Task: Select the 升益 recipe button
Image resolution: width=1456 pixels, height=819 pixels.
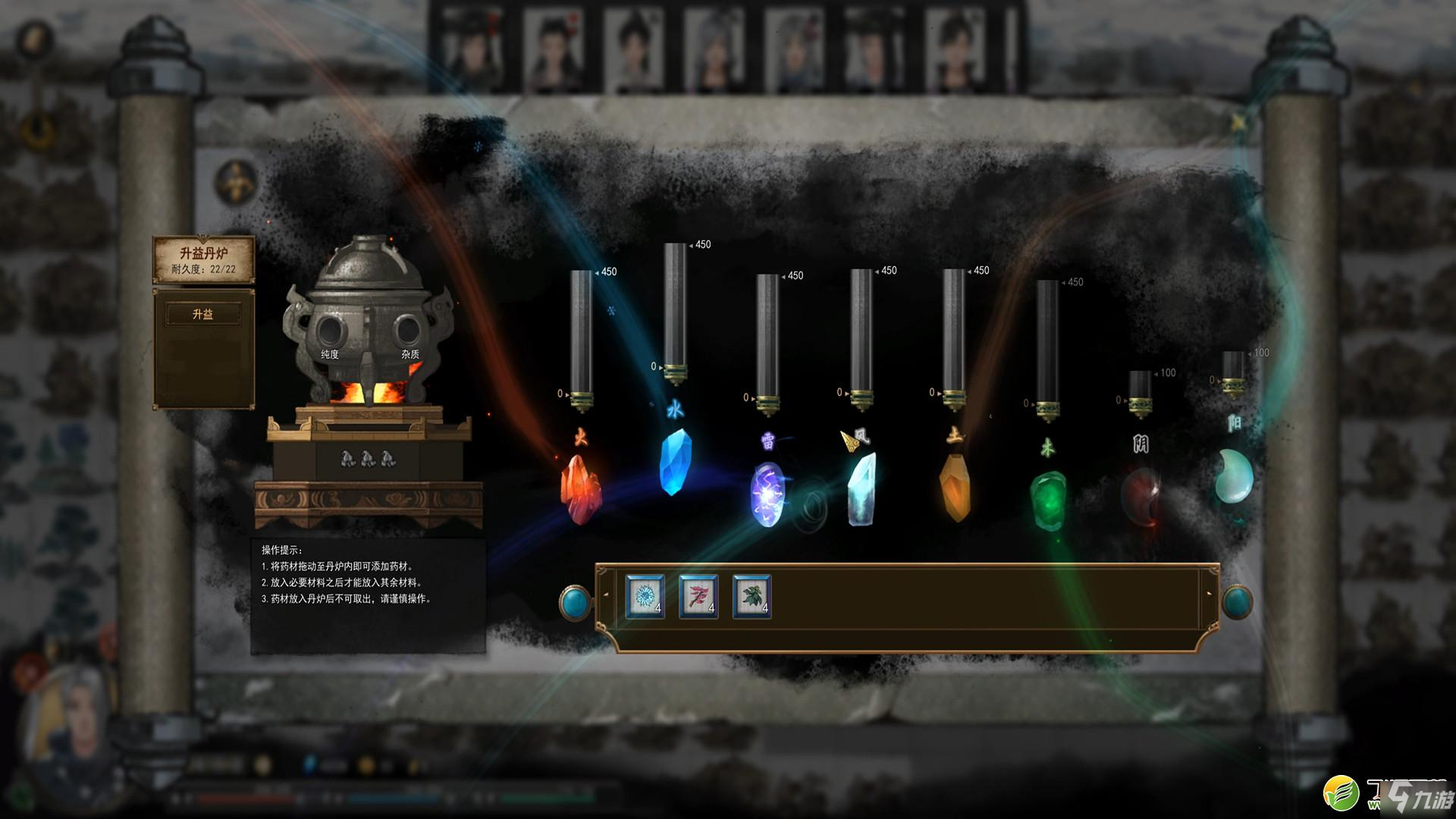Action: coord(203,314)
